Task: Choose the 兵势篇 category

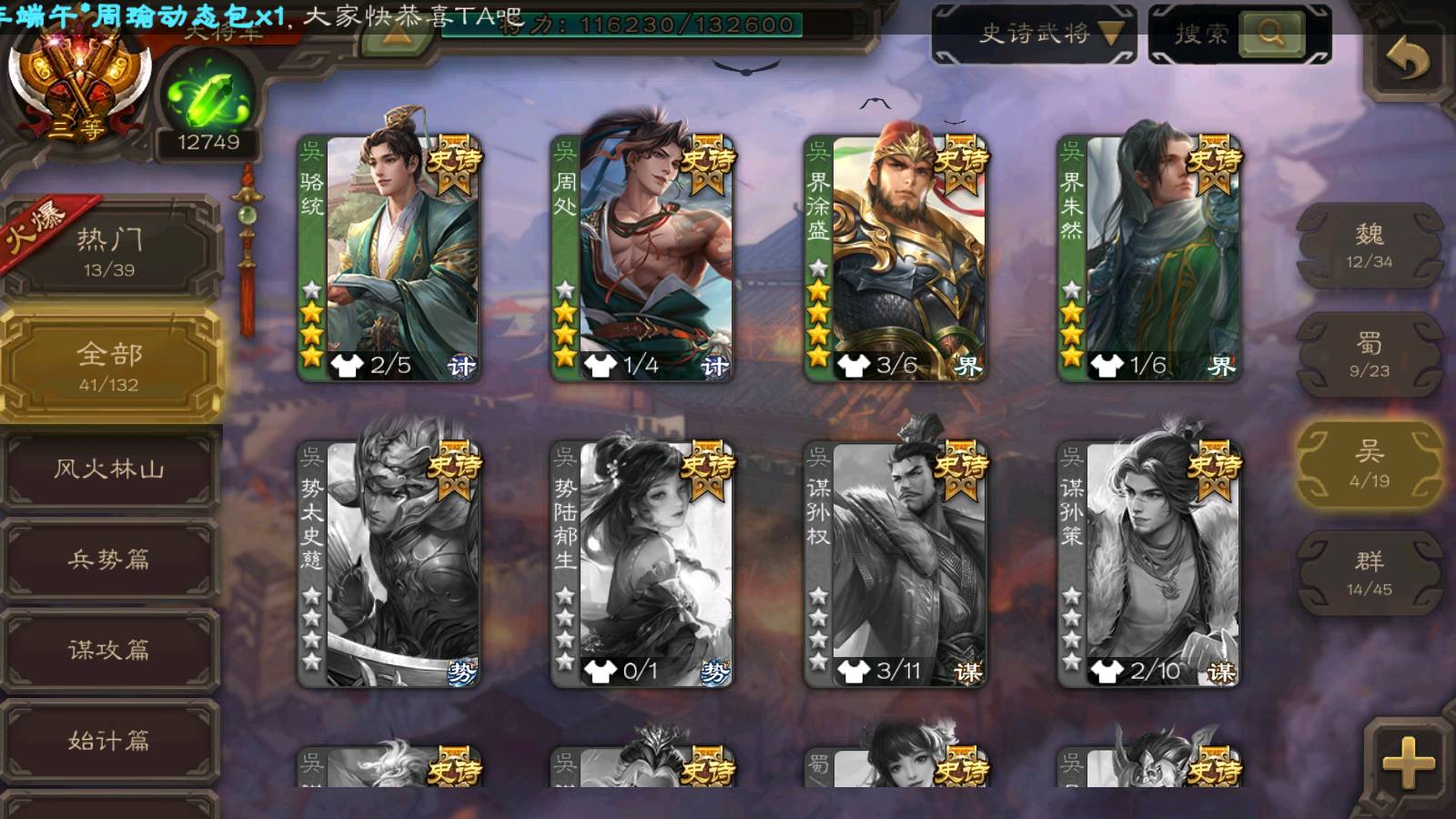Action: [x=109, y=560]
